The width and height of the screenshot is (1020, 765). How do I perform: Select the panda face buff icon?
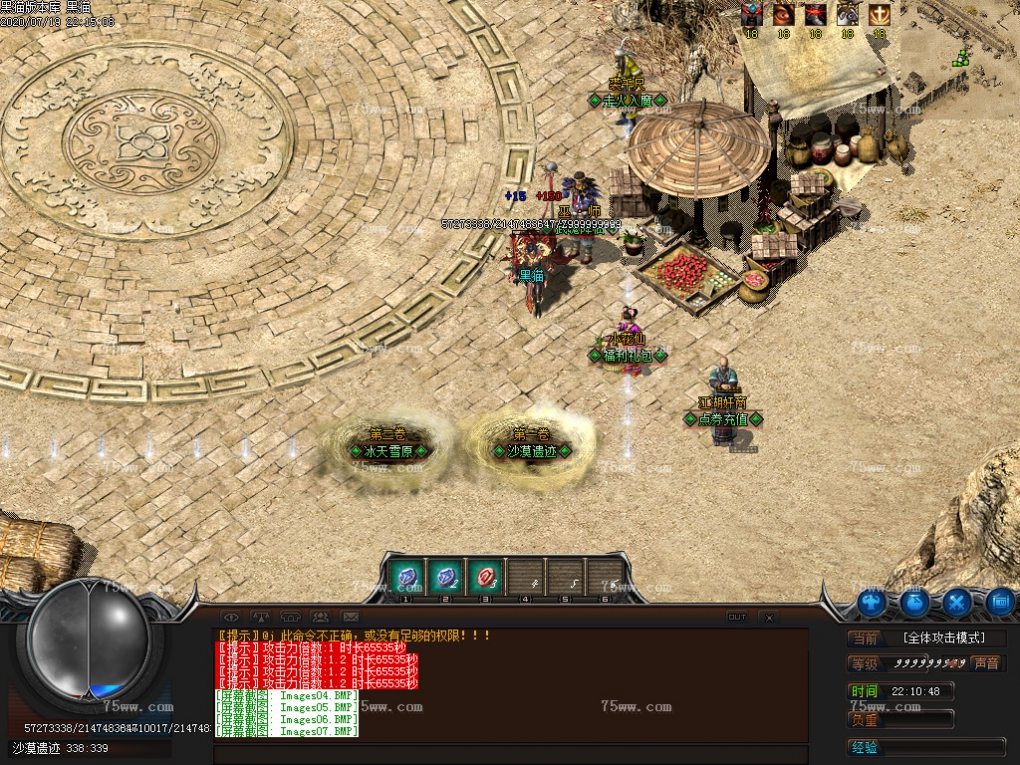[847, 15]
